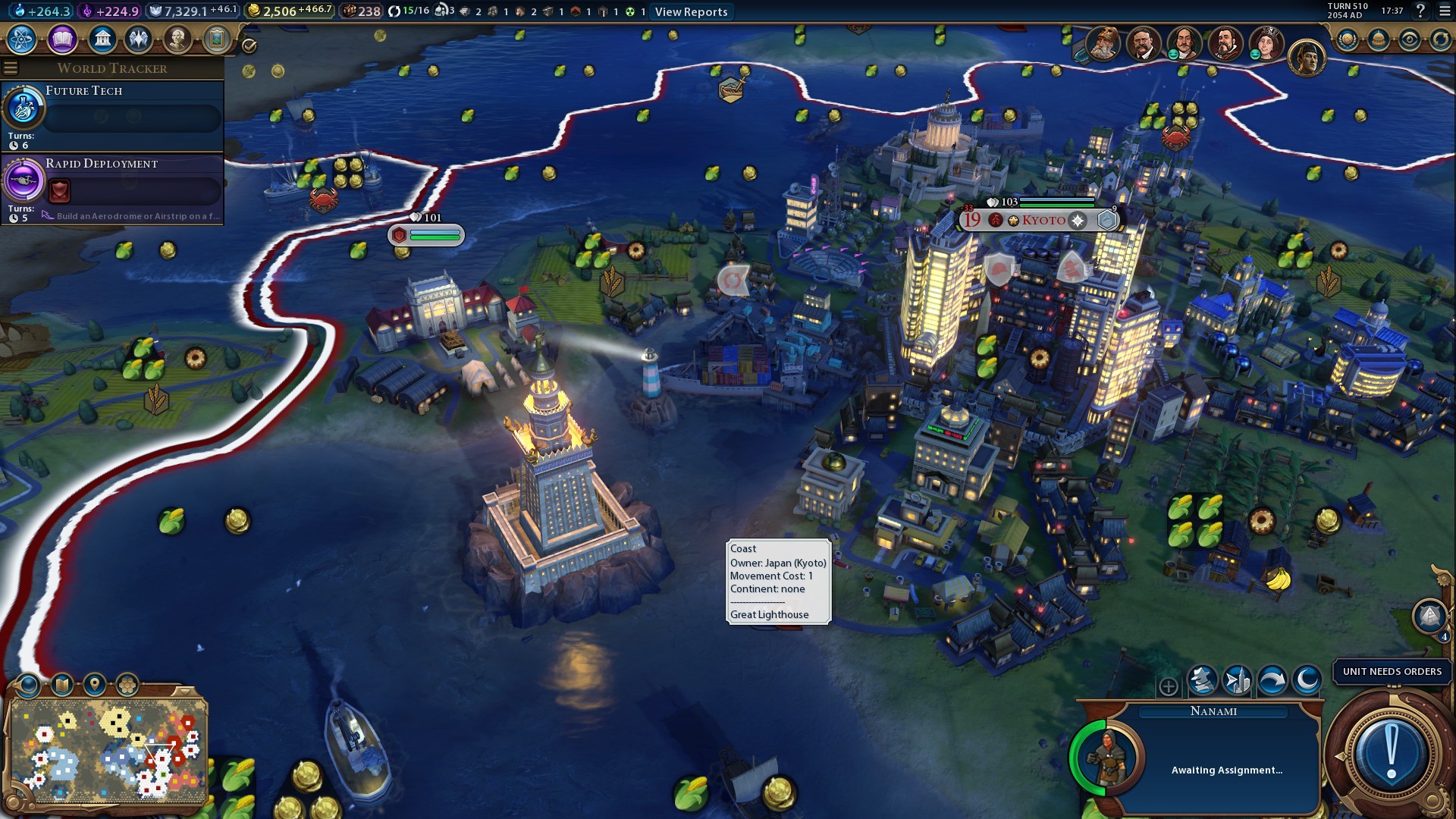Open the Government screen pillared building icon
Image resolution: width=1456 pixels, height=819 pixels.
(x=102, y=39)
